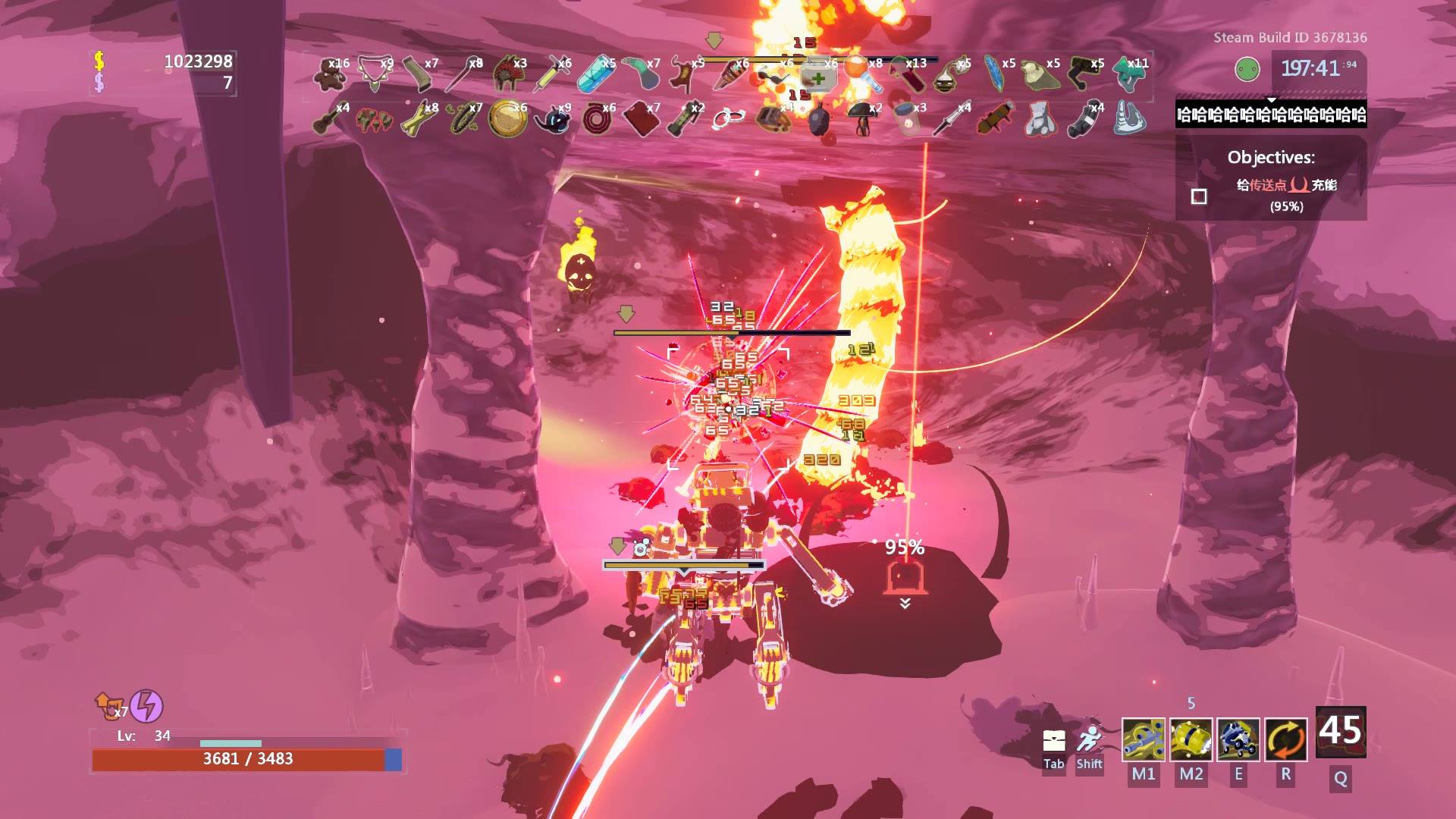The image size is (1456, 819).
Task: Click the guitar item in inventory row
Action: point(330,119)
